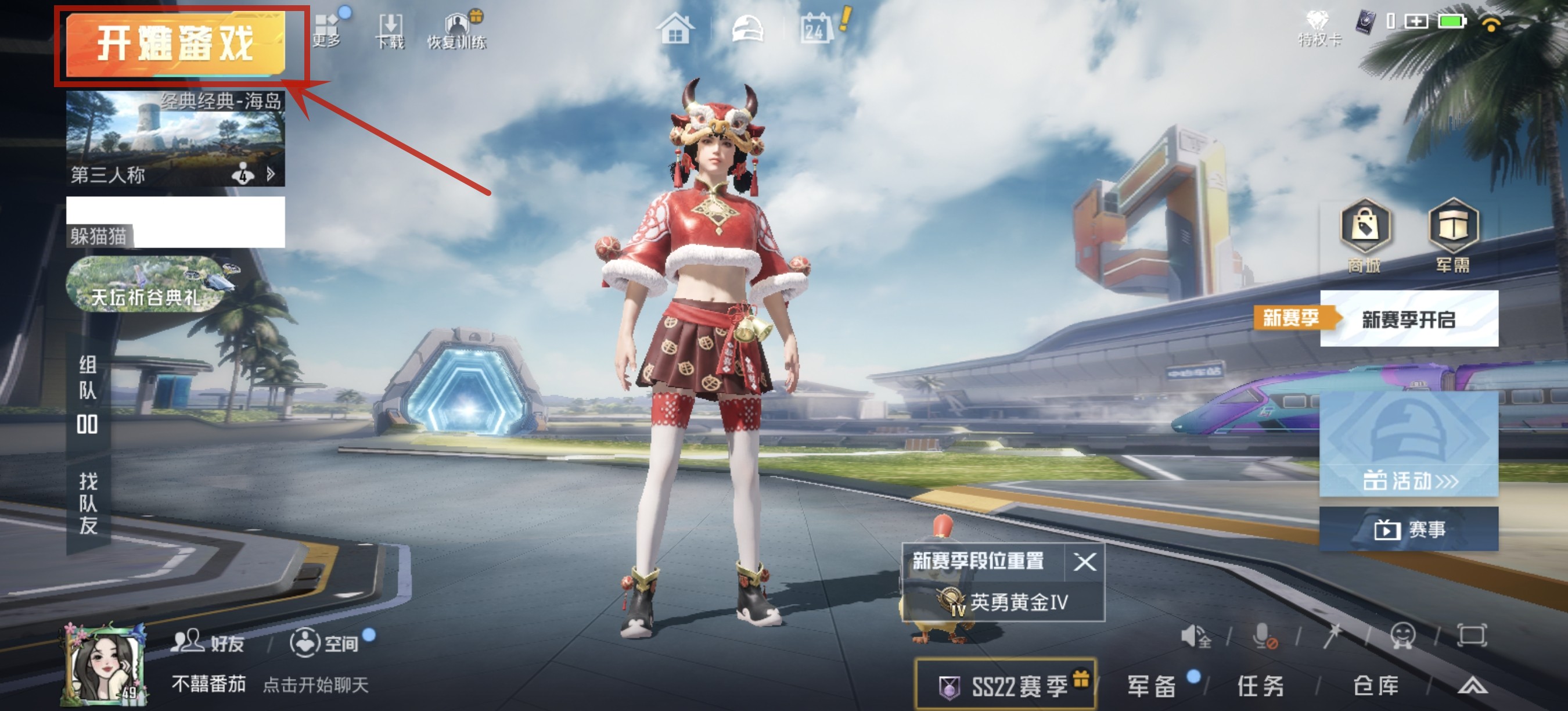Image resolution: width=1568 pixels, height=711 pixels.
Task: Open the 天坛祈谷典礼 event banner
Action: point(146,285)
